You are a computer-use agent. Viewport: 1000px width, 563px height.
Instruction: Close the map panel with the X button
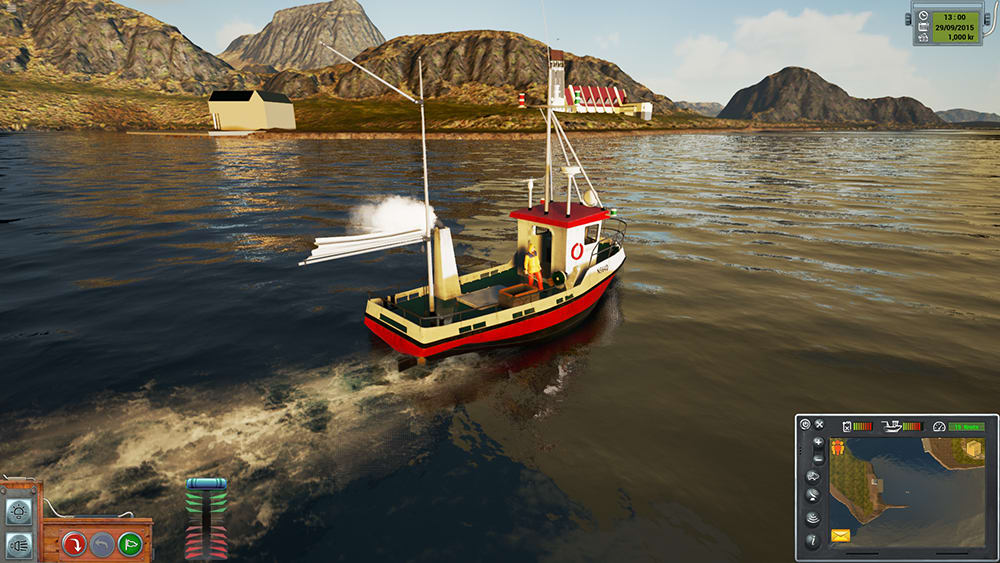819,425
